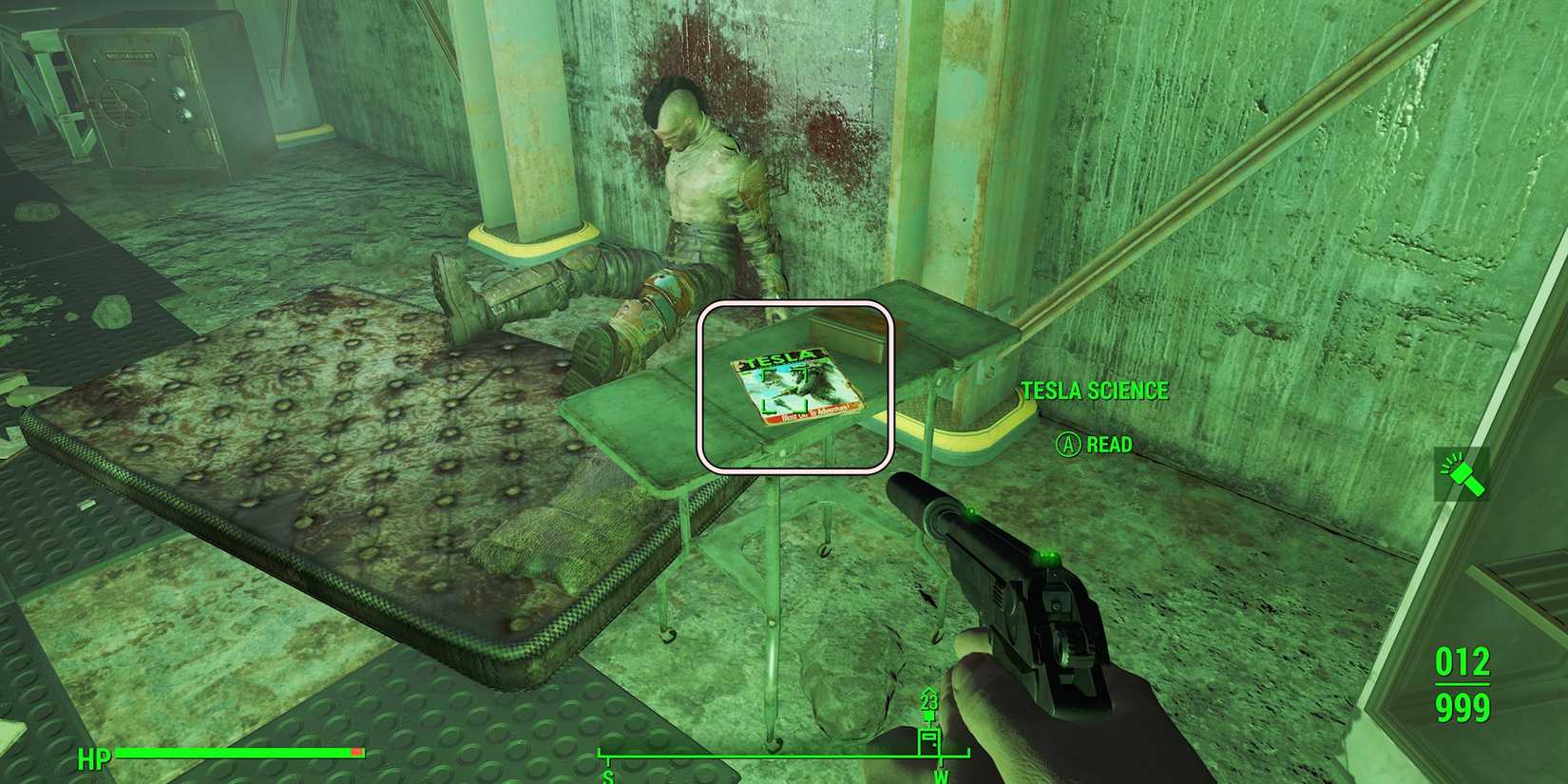Viewport: 1568px width, 784px height.
Task: Click the W marker on the compass
Action: (x=941, y=776)
